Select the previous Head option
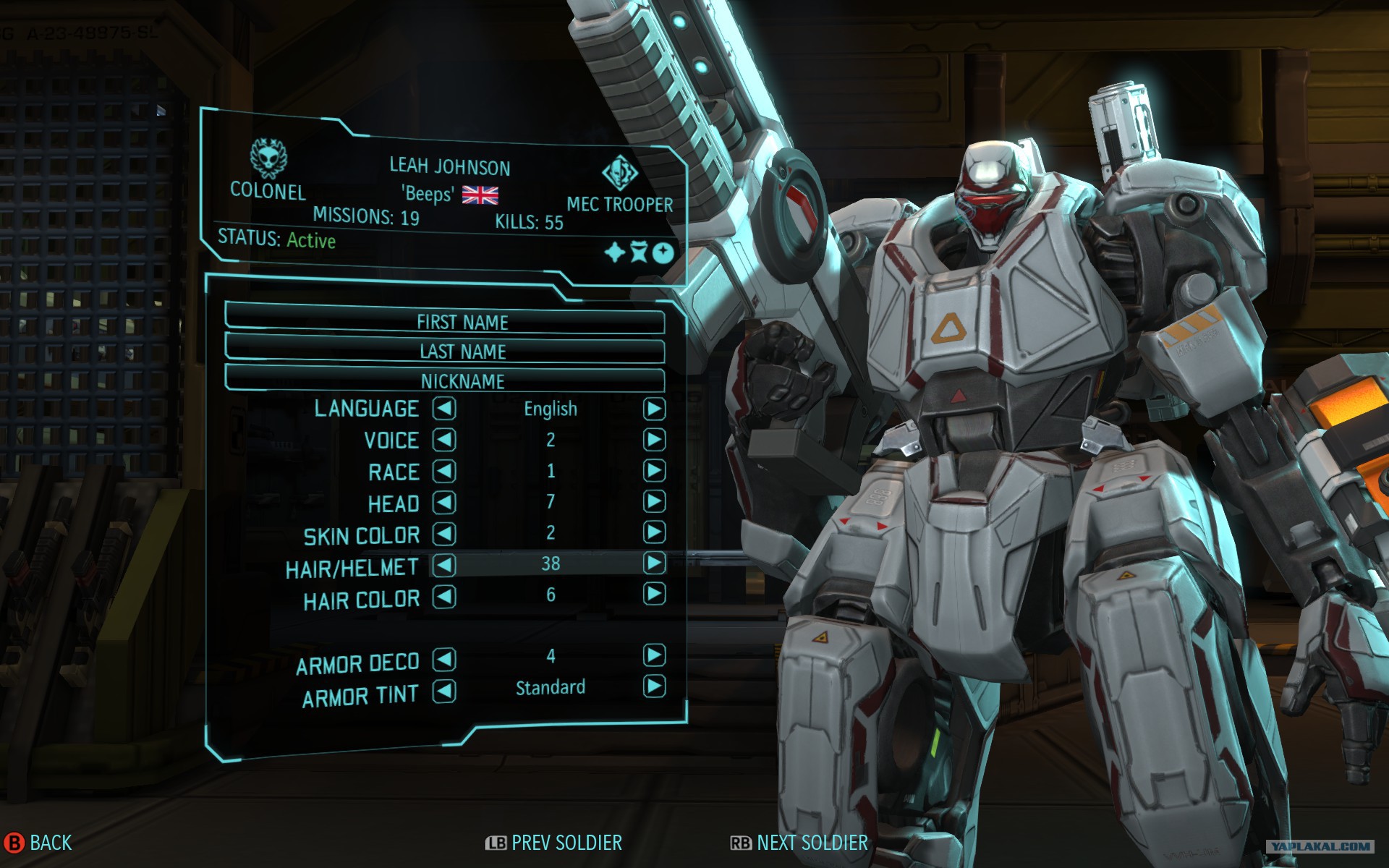The image size is (1389, 868). (444, 502)
